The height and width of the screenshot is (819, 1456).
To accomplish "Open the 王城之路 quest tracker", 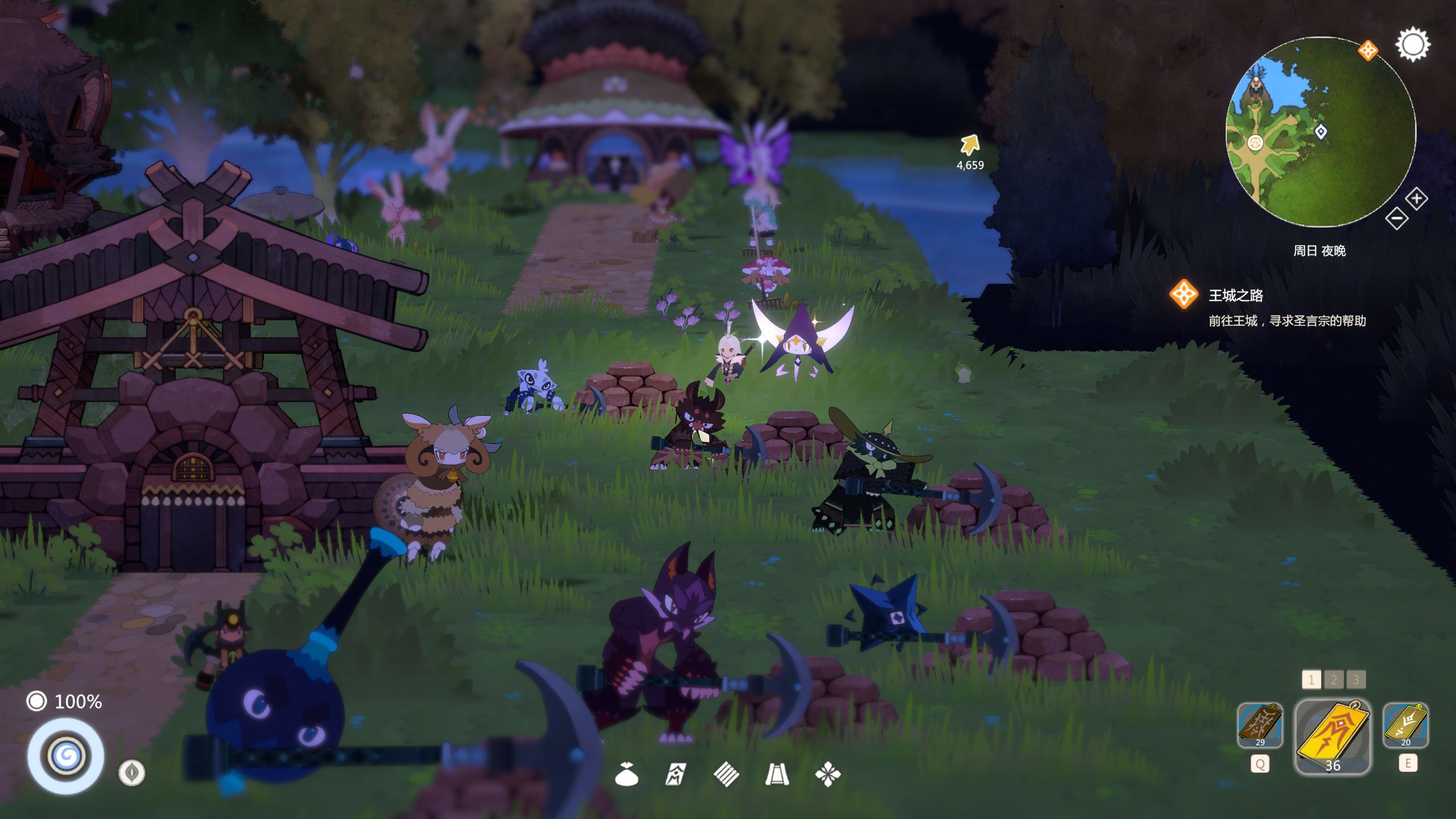I will click(x=1235, y=296).
